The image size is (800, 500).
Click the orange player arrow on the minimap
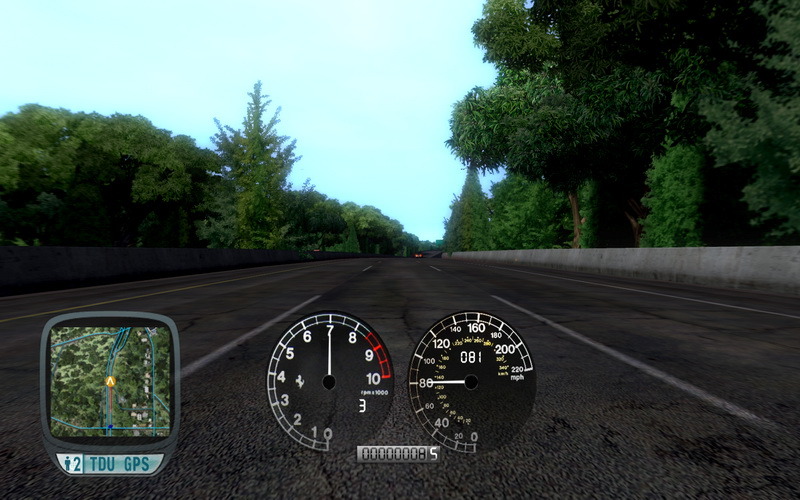(110, 381)
